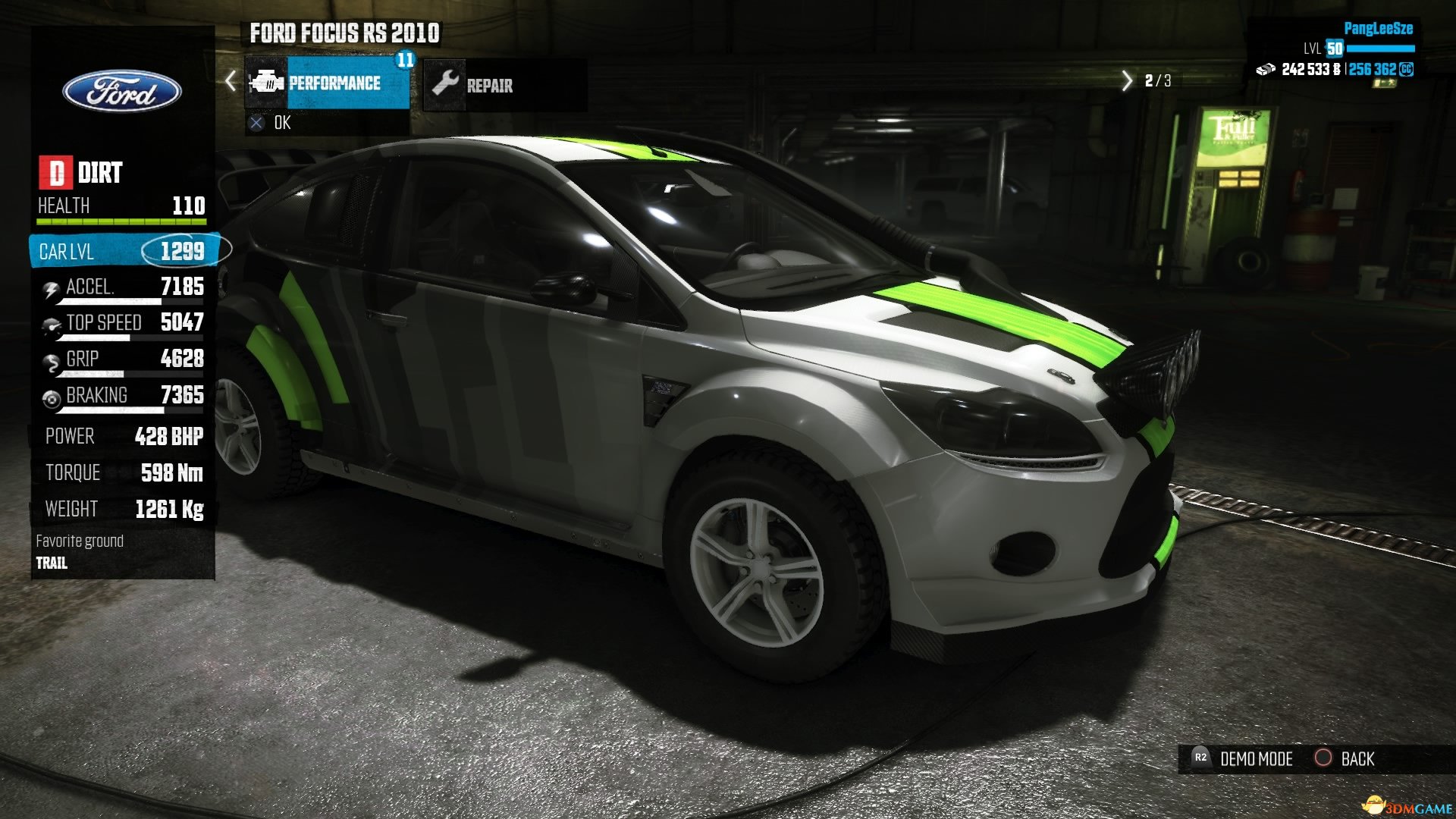Select the Performance tab
This screenshot has width=1456, height=819.
tap(328, 83)
